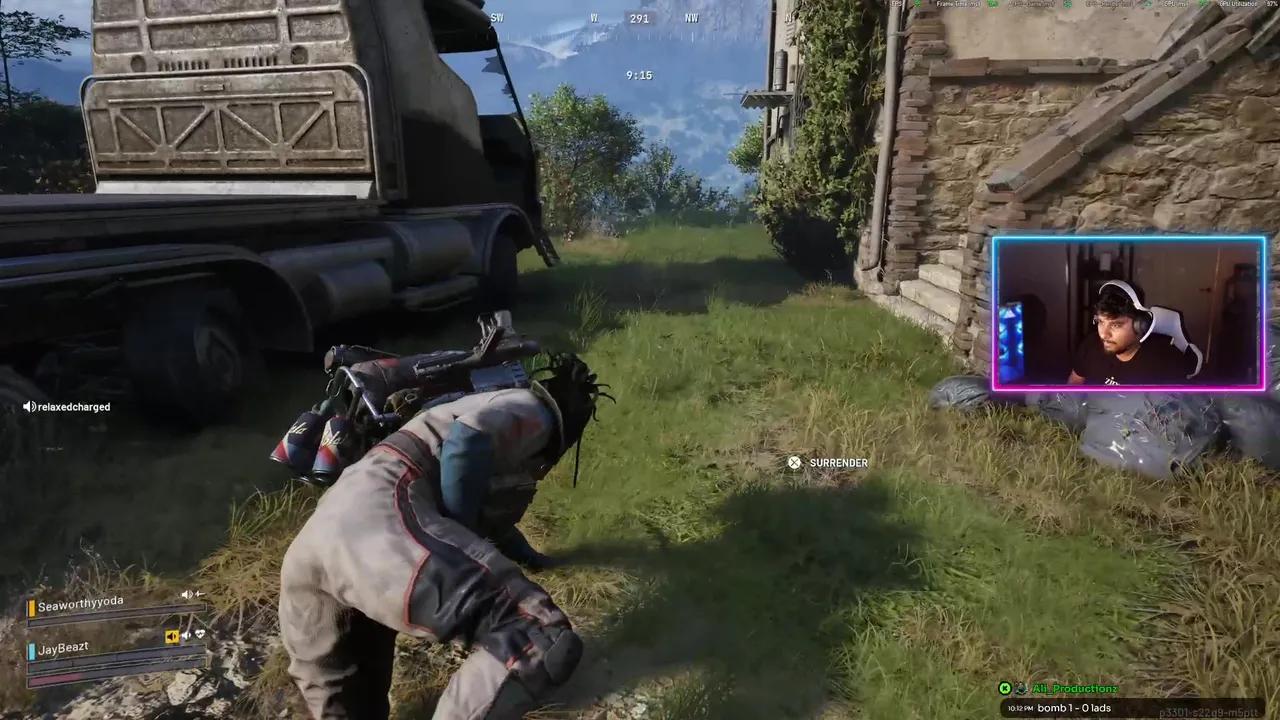Click the facecam webcam overlay
The height and width of the screenshot is (720, 1280).
click(x=1128, y=312)
